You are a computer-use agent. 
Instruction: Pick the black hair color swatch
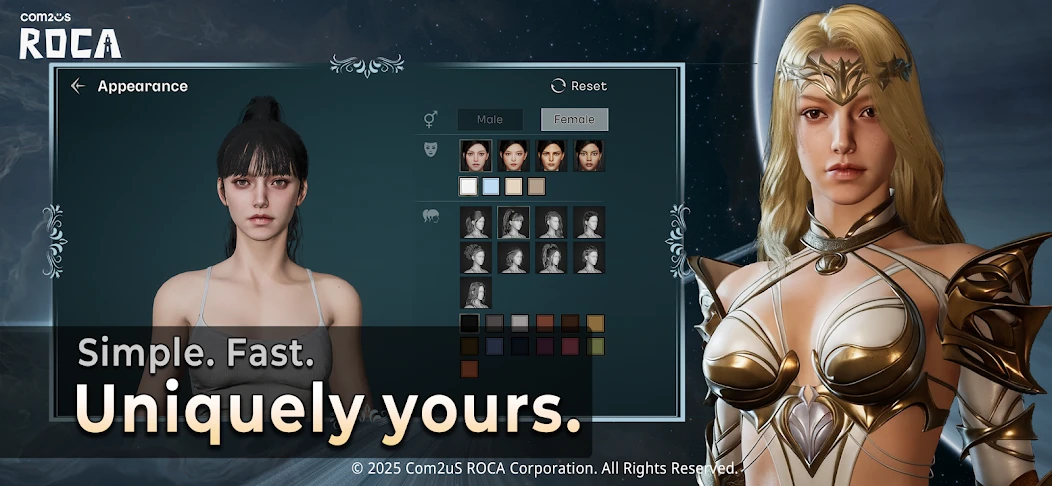(468, 323)
